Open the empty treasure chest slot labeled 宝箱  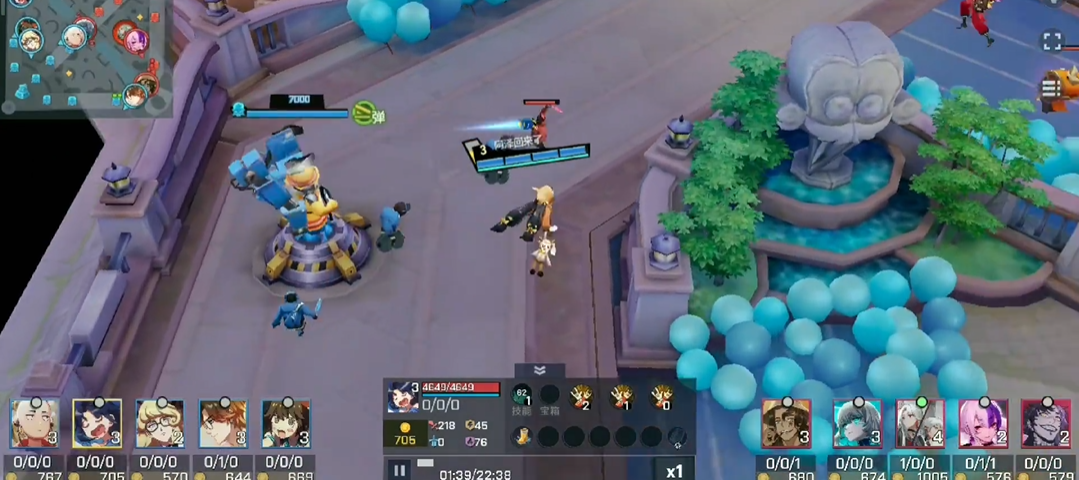pyautogui.click(x=549, y=396)
